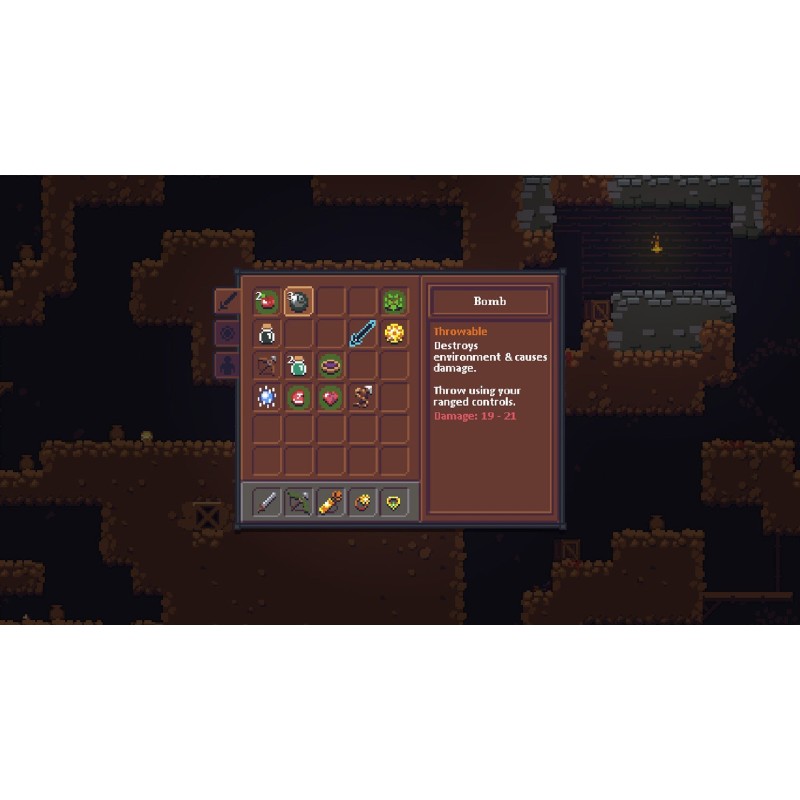800x800 pixels.
Task: Open the character silhouette tab
Action: pos(227,365)
